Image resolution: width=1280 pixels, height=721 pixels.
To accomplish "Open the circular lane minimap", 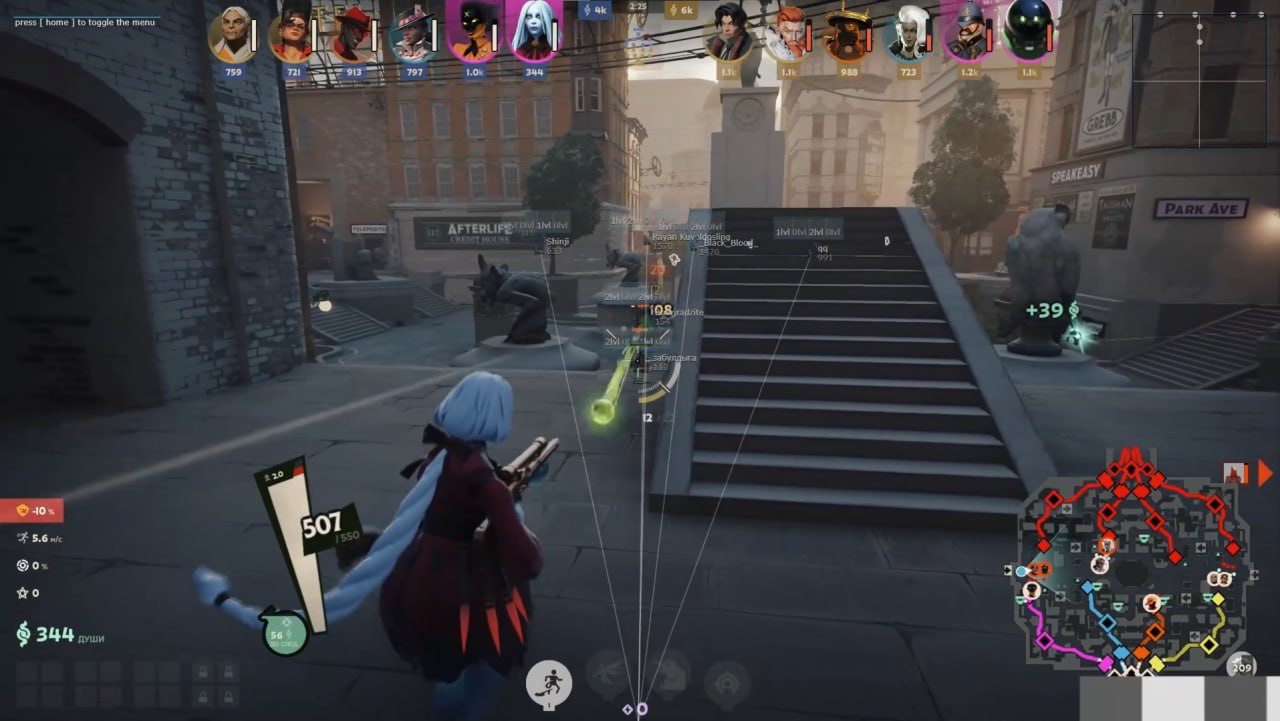I will 1131,572.
